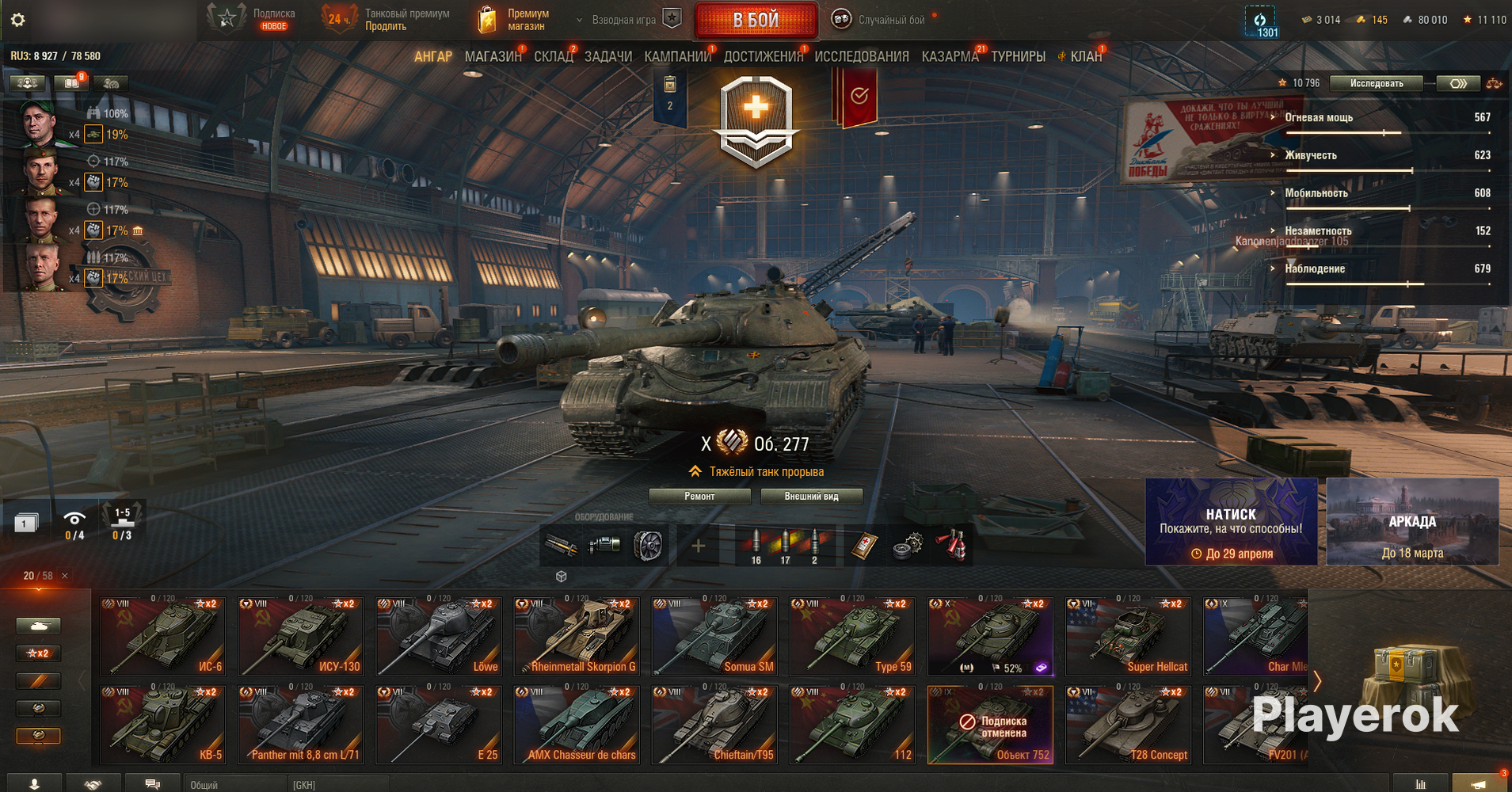
Task: Choose the Löwe tank card
Action: click(439, 636)
